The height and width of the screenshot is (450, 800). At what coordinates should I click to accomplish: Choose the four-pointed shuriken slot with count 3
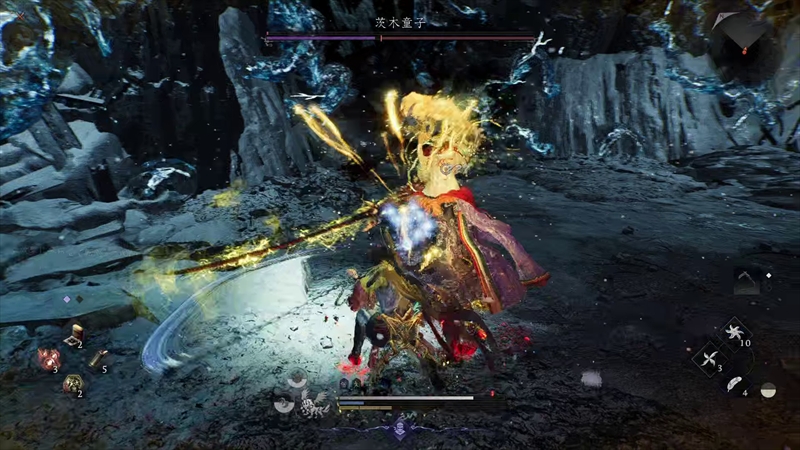[x=711, y=359]
